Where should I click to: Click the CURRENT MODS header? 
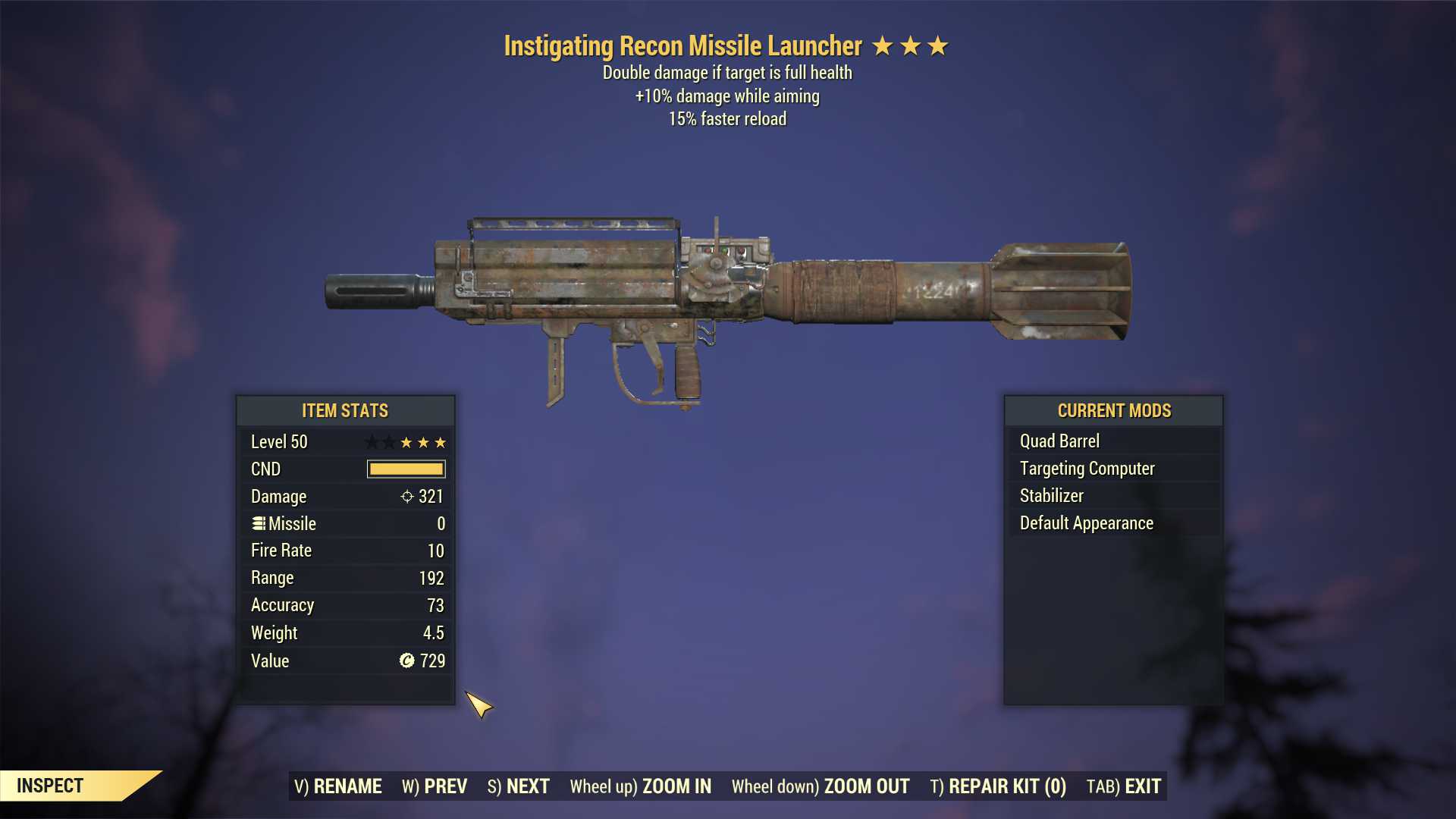pyautogui.click(x=1113, y=410)
